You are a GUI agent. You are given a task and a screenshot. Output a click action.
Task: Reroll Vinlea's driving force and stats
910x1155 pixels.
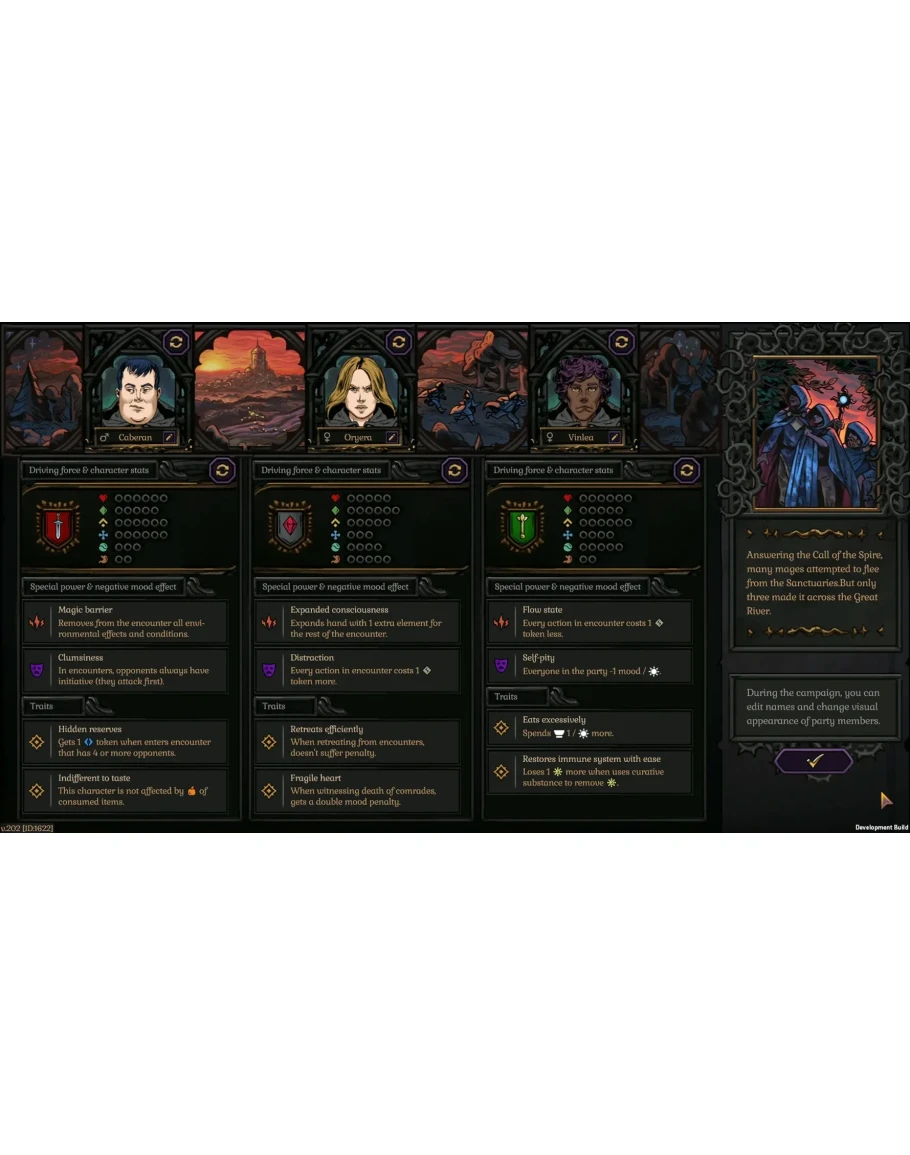tap(686, 470)
